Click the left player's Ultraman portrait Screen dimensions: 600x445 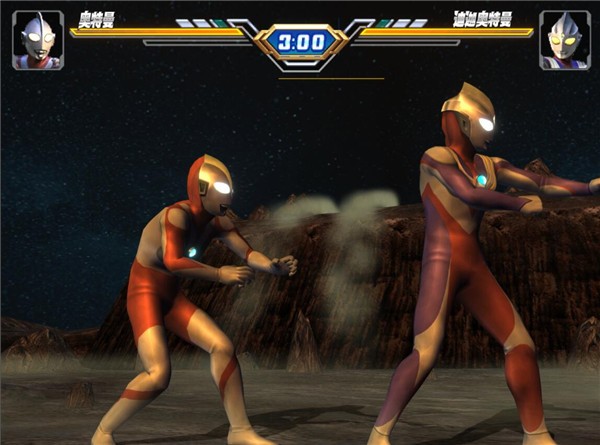(37, 41)
